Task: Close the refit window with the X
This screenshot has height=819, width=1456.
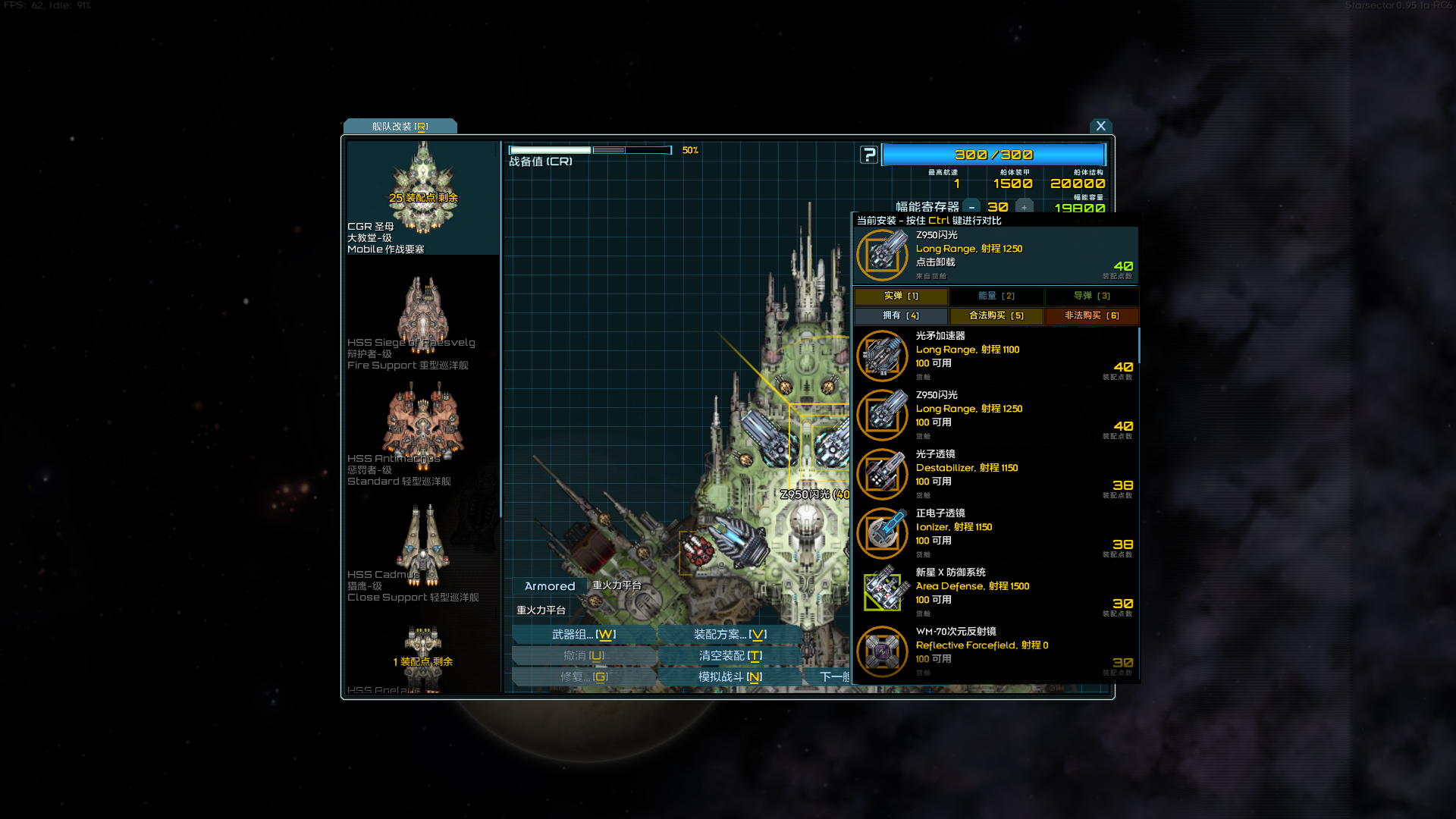Action: (1100, 126)
